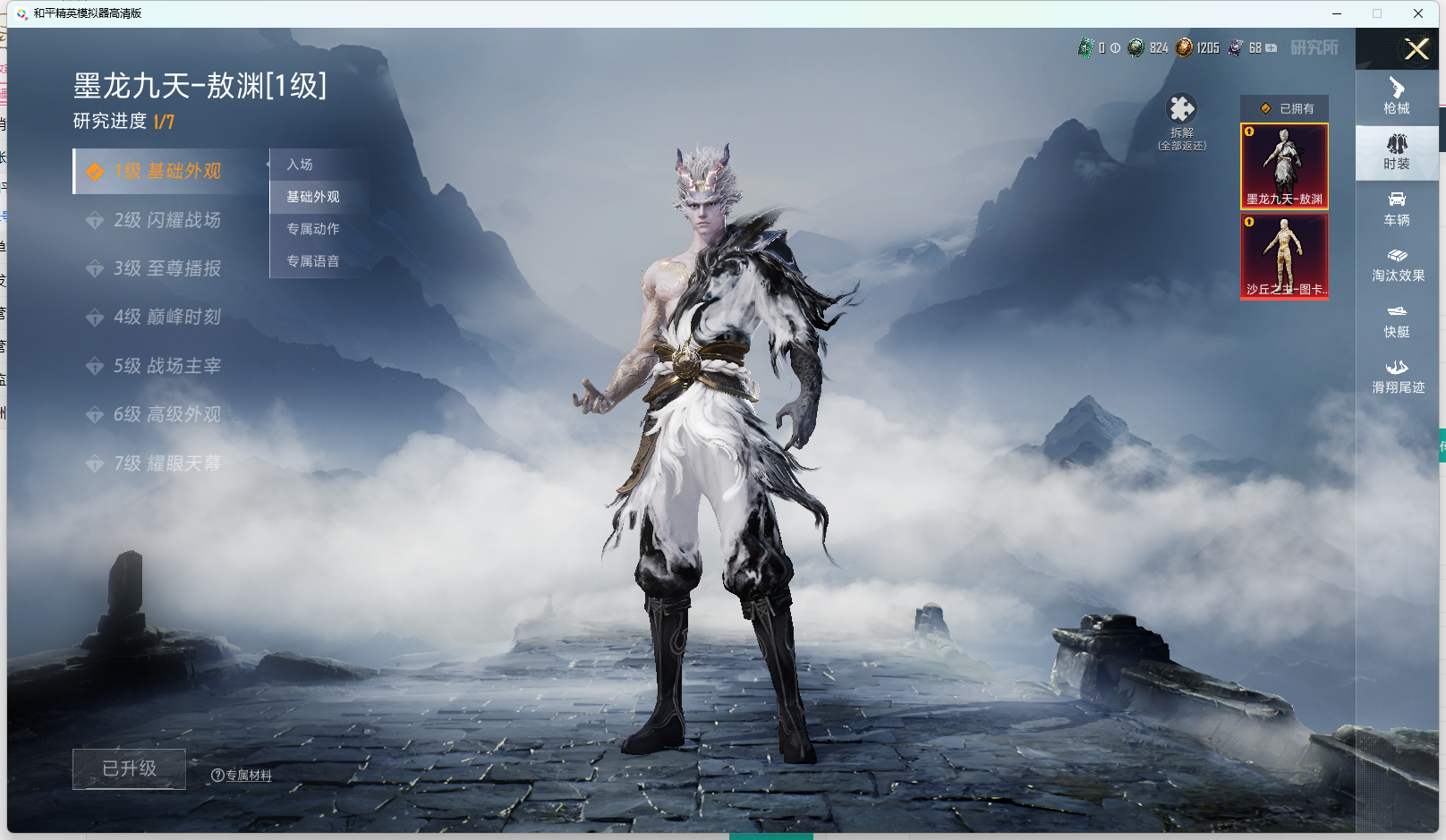Click the 拆解 dismantle puzzle icon
The image size is (1446, 840).
(x=1181, y=109)
